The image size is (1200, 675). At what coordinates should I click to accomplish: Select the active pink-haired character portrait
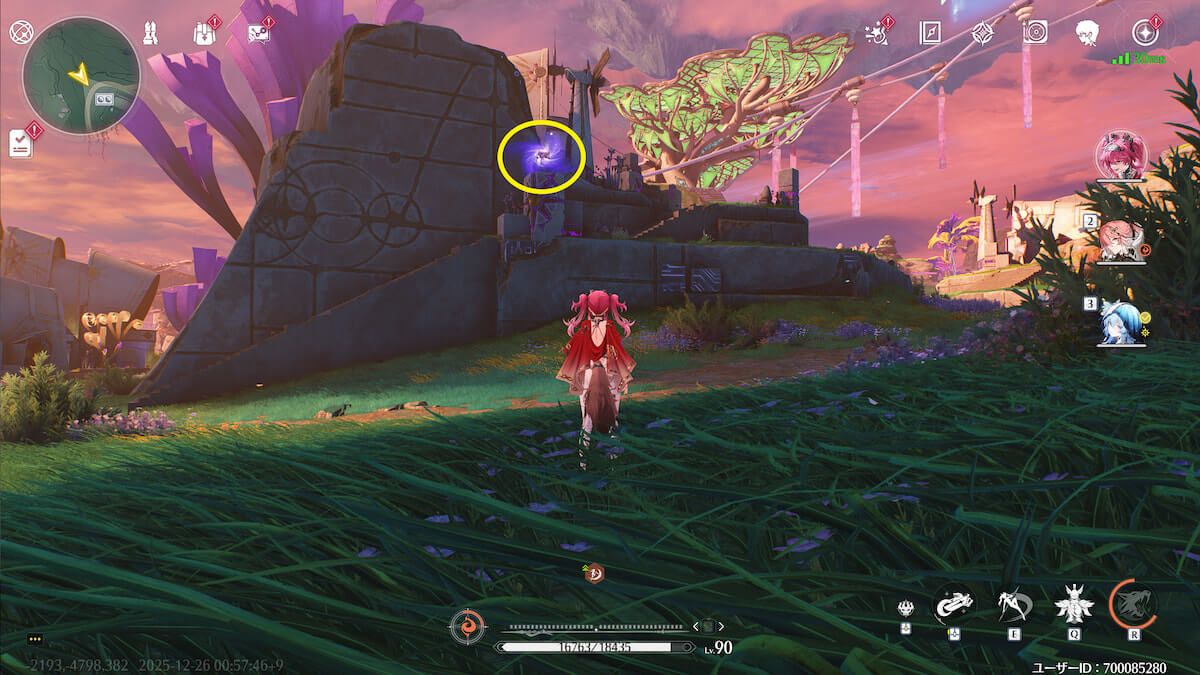1121,155
